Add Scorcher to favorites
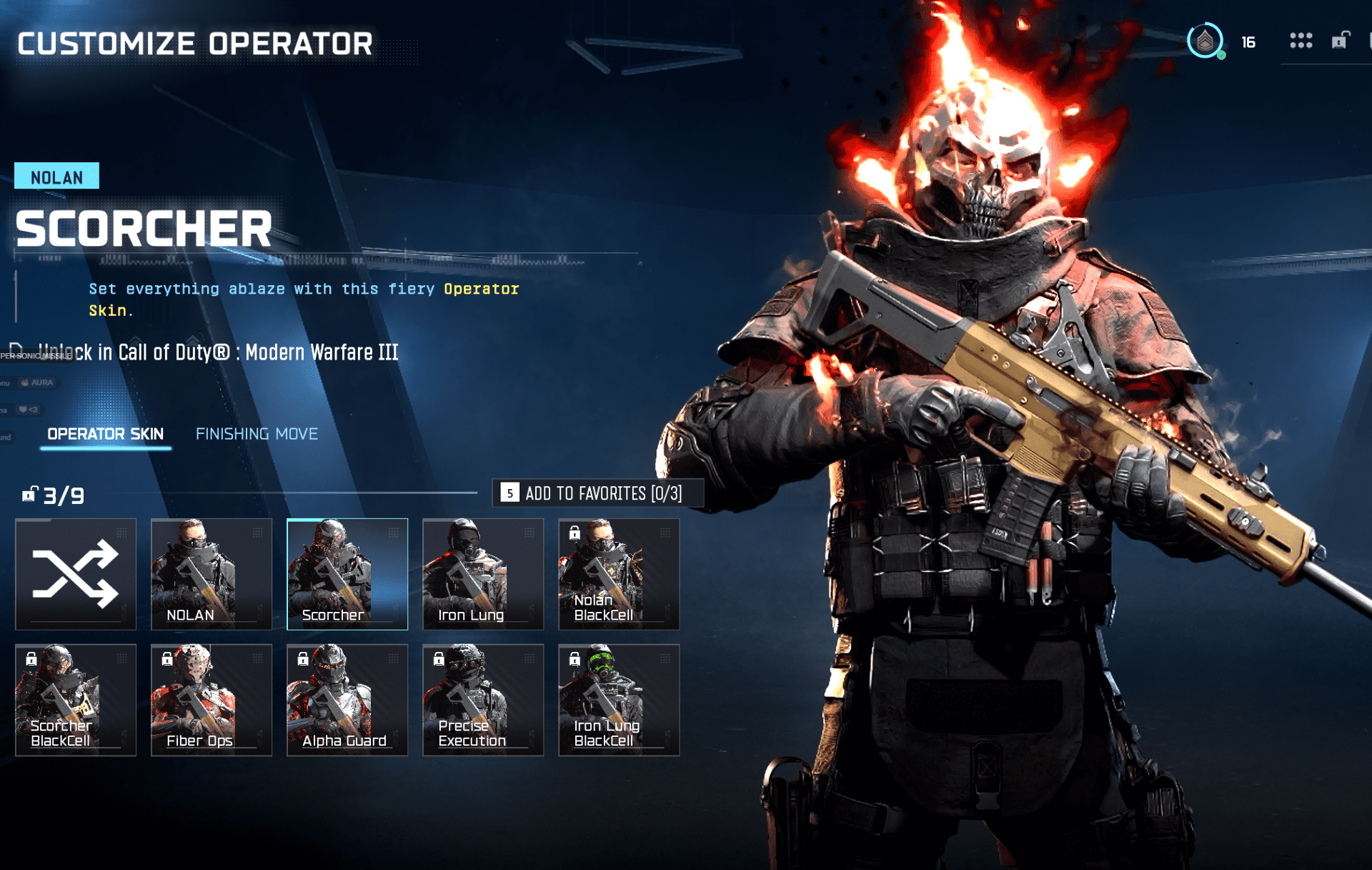This screenshot has height=870, width=1372. [x=597, y=493]
